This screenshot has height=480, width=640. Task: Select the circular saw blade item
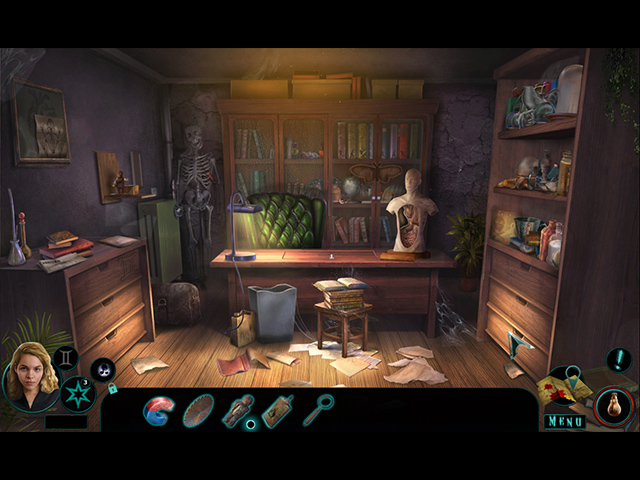[x=200, y=411]
